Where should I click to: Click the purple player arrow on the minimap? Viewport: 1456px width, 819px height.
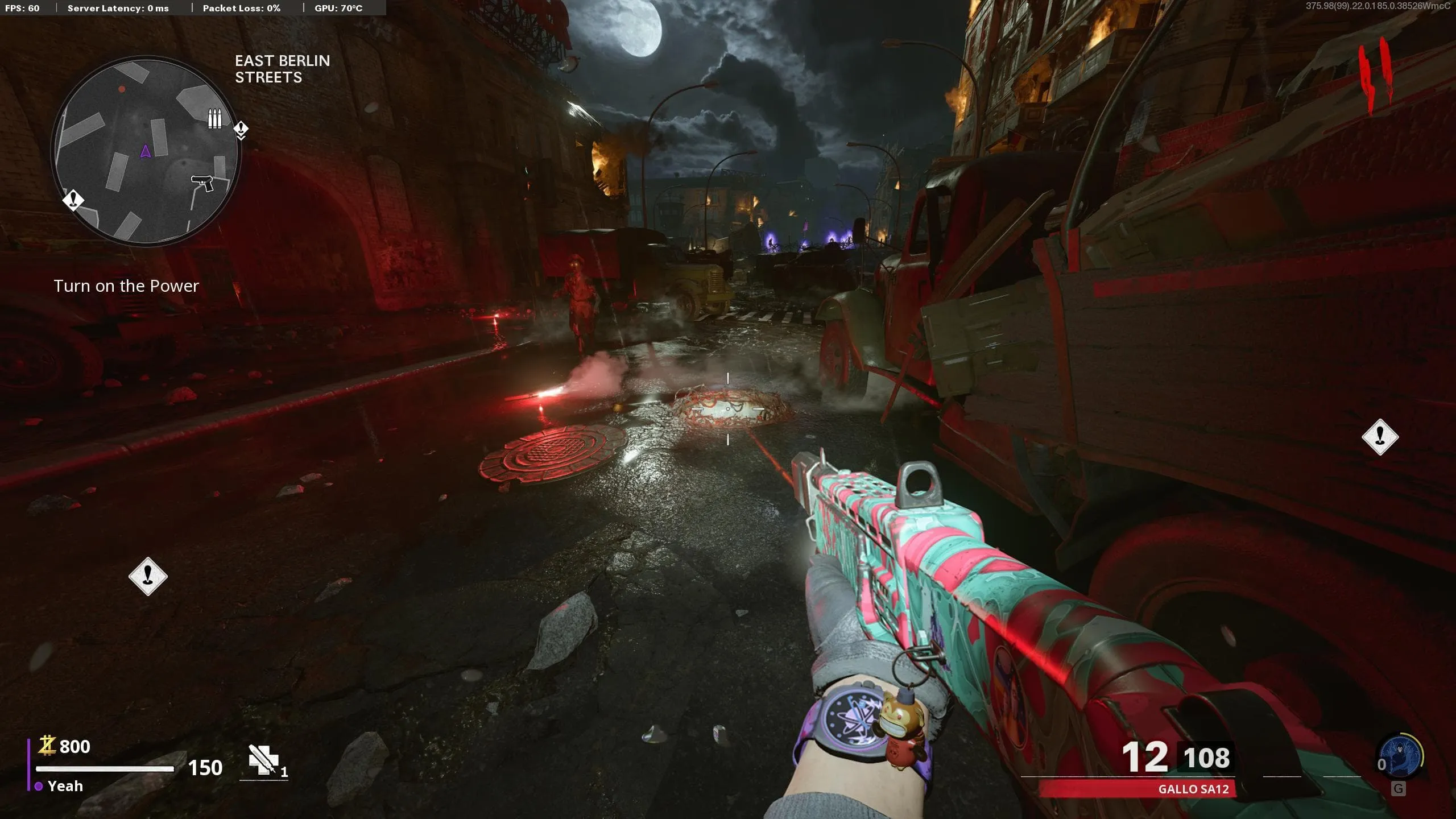[146, 151]
